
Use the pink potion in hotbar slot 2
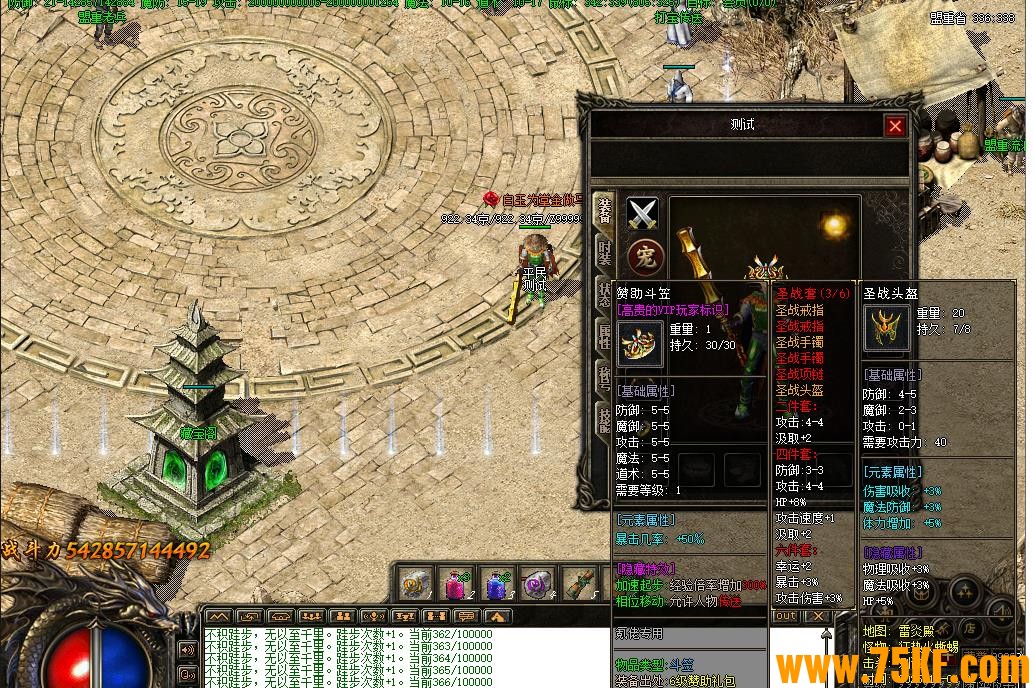tap(456, 584)
